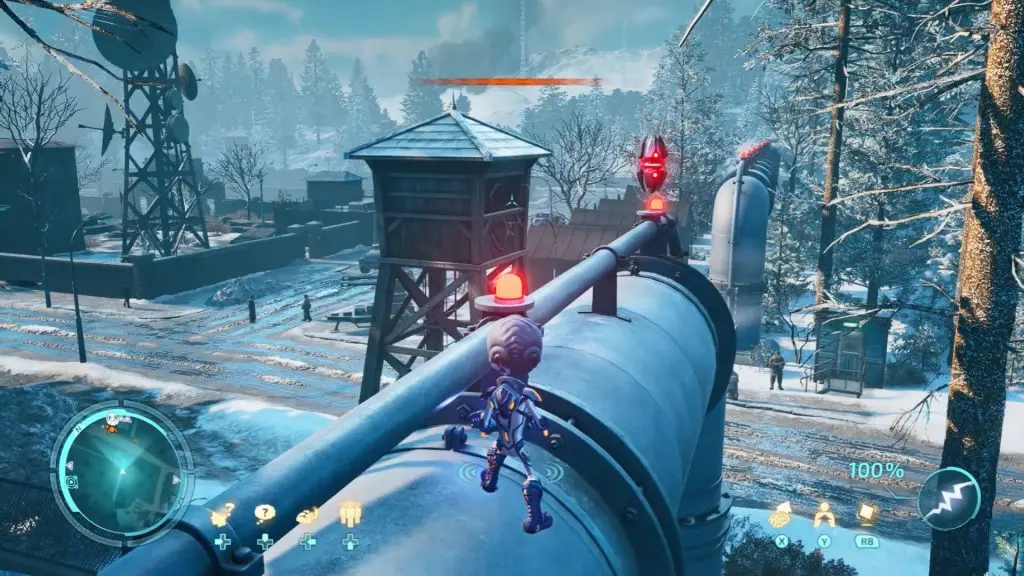1024x576 pixels.
Task: Select the Zap-O-Matic lightning bolt weapon
Action: (948, 498)
